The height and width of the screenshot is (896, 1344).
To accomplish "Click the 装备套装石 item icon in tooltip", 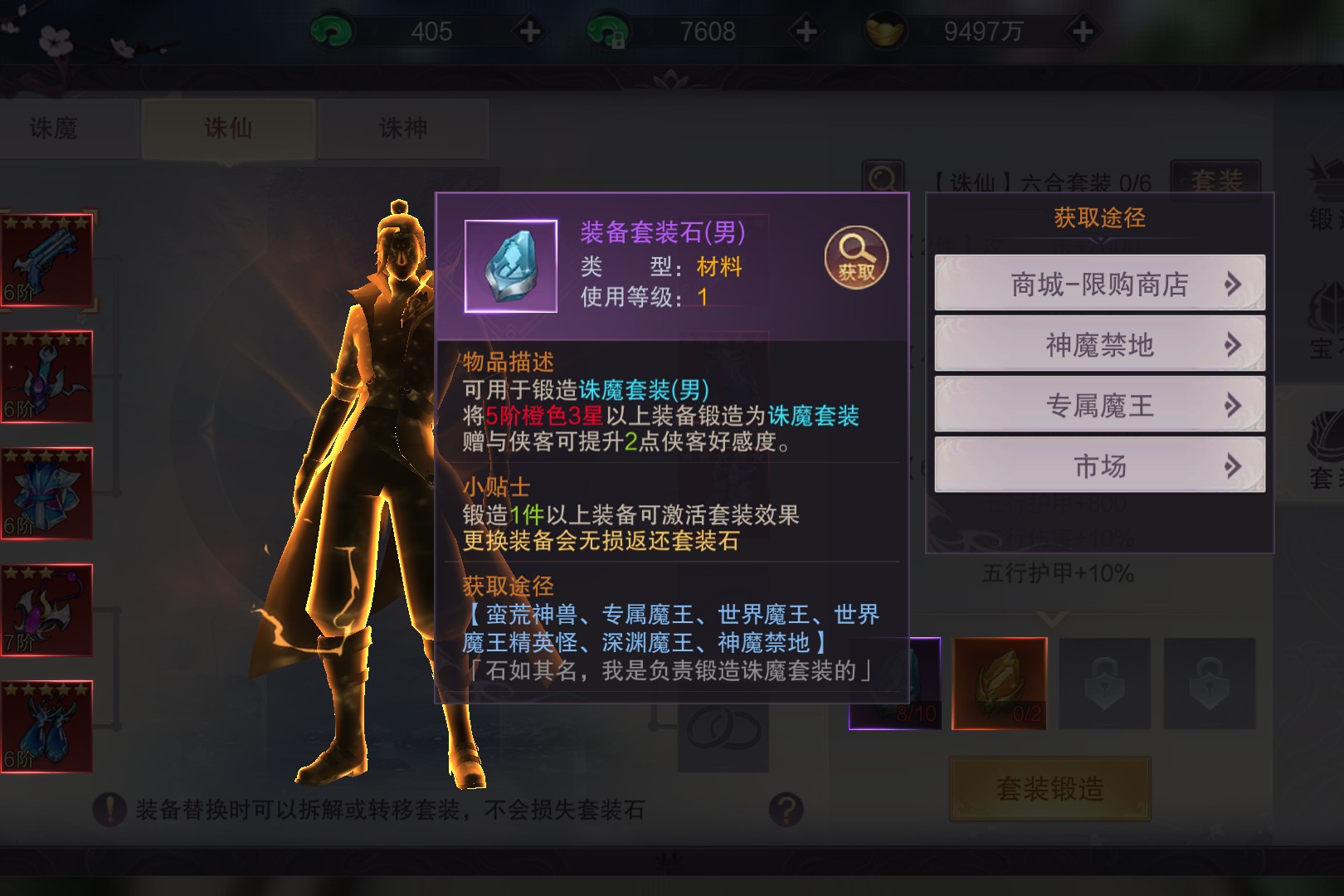I will [510, 266].
